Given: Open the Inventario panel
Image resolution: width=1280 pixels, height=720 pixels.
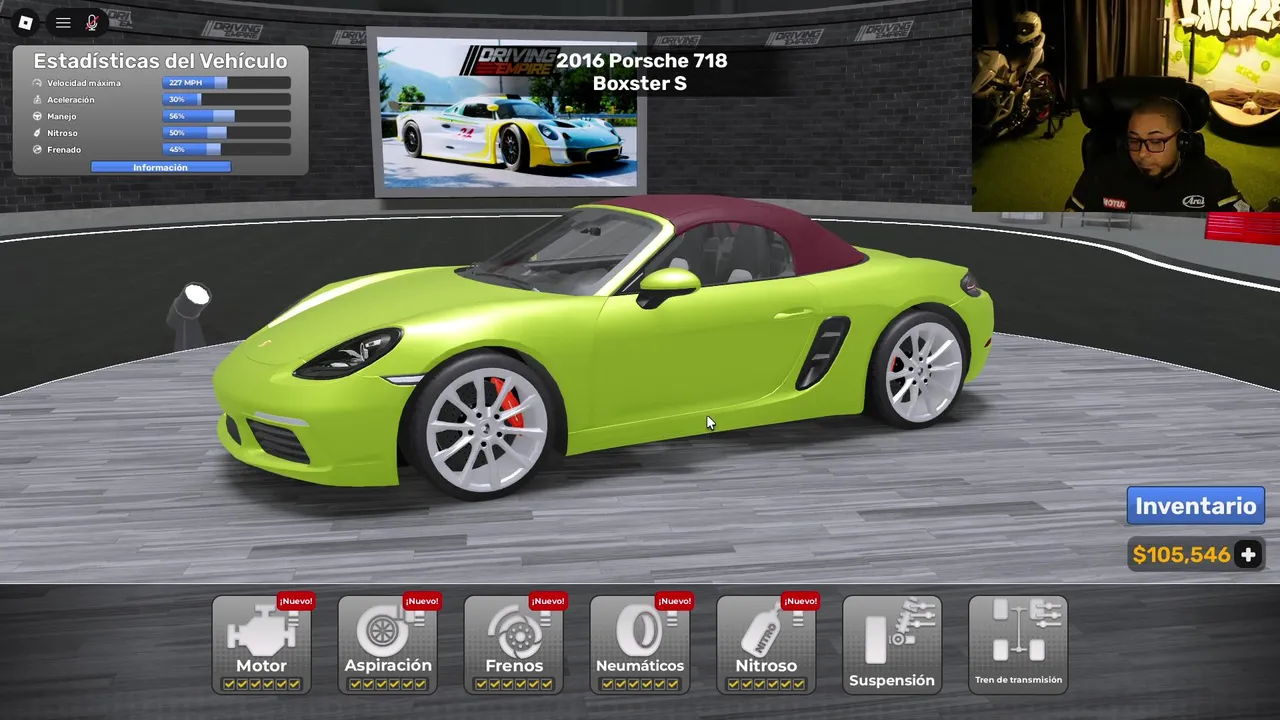Looking at the screenshot, I should [x=1195, y=506].
